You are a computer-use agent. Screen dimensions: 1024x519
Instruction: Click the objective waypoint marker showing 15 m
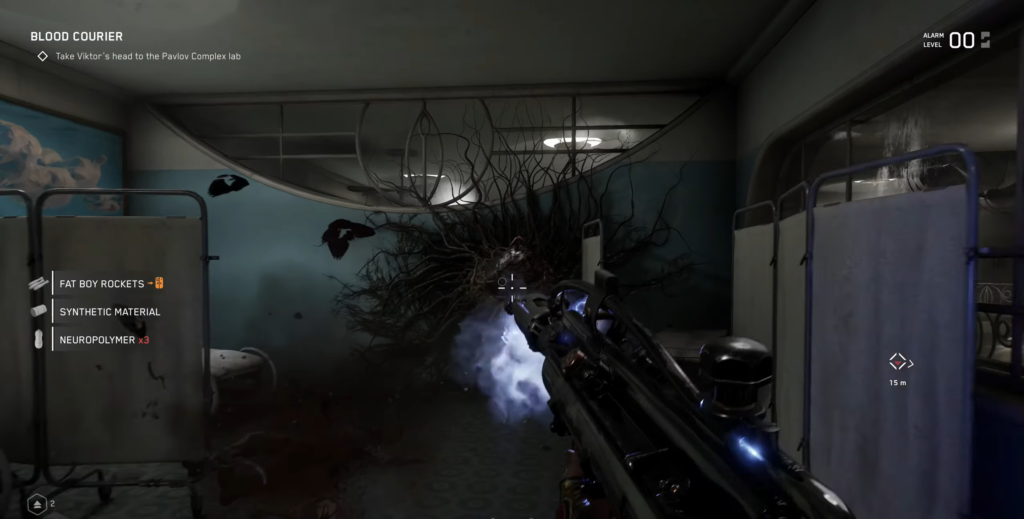(x=898, y=362)
